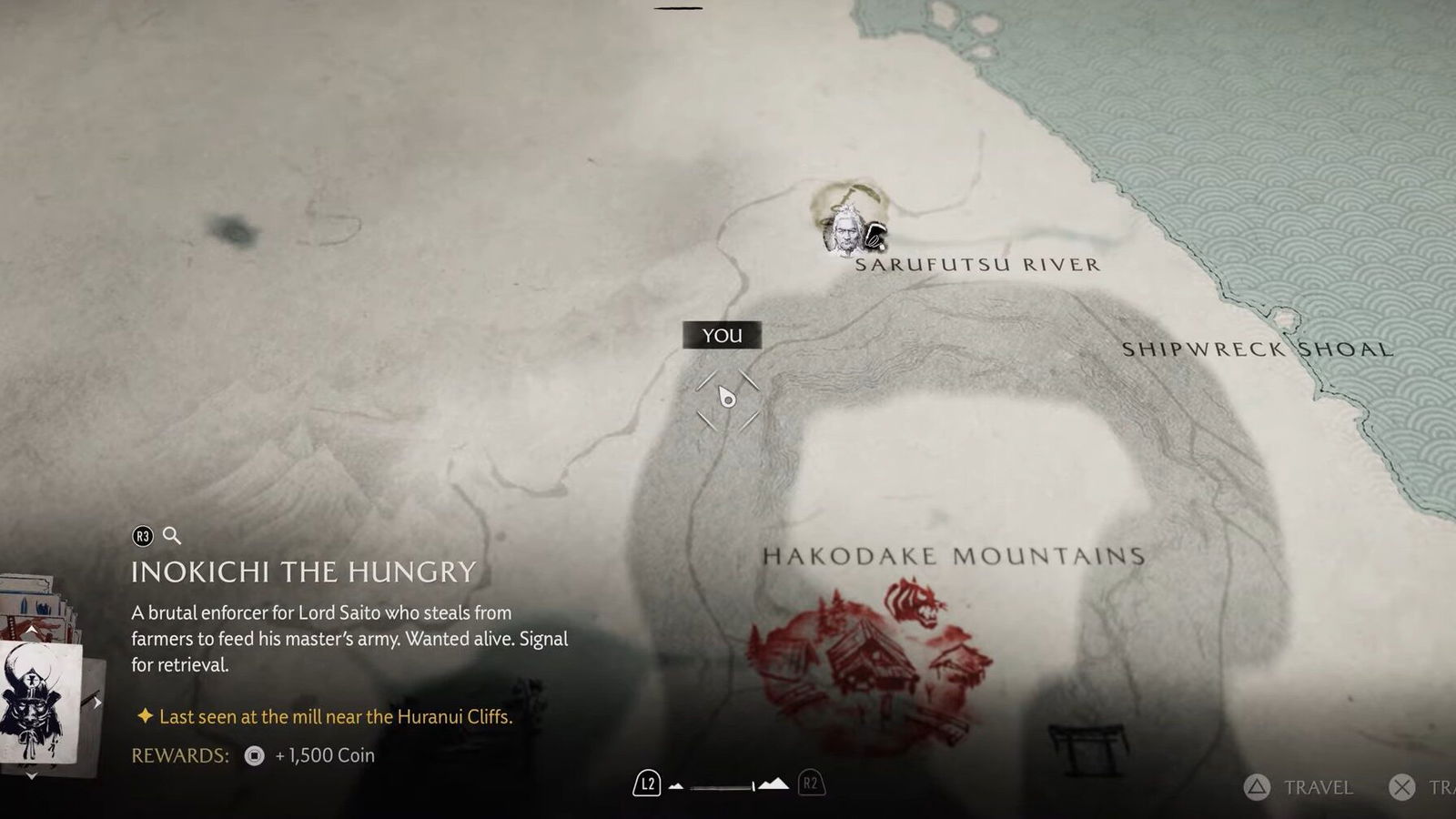The height and width of the screenshot is (819, 1456).
Task: Select the old man portrait marker near Sarufutsu River
Action: (x=844, y=231)
